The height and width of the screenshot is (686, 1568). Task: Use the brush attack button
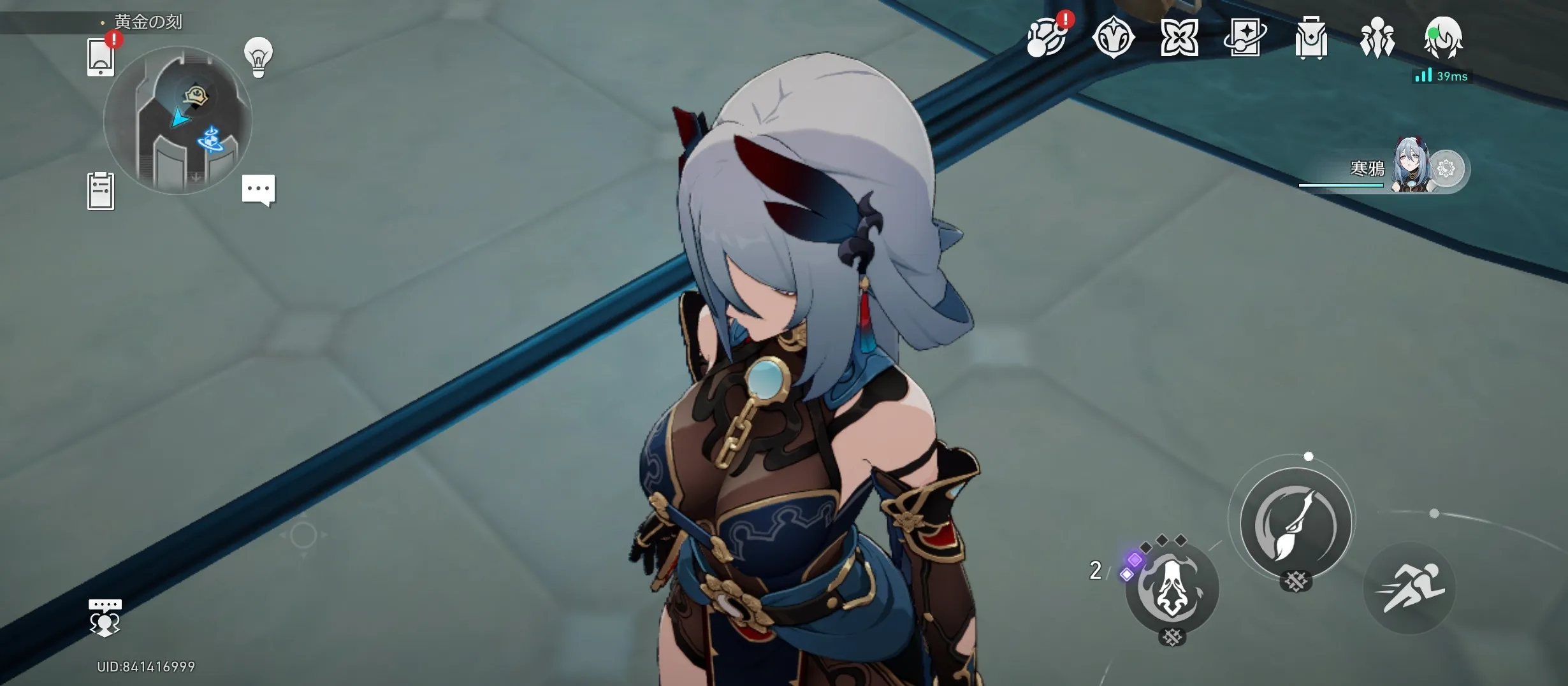pos(1296,524)
